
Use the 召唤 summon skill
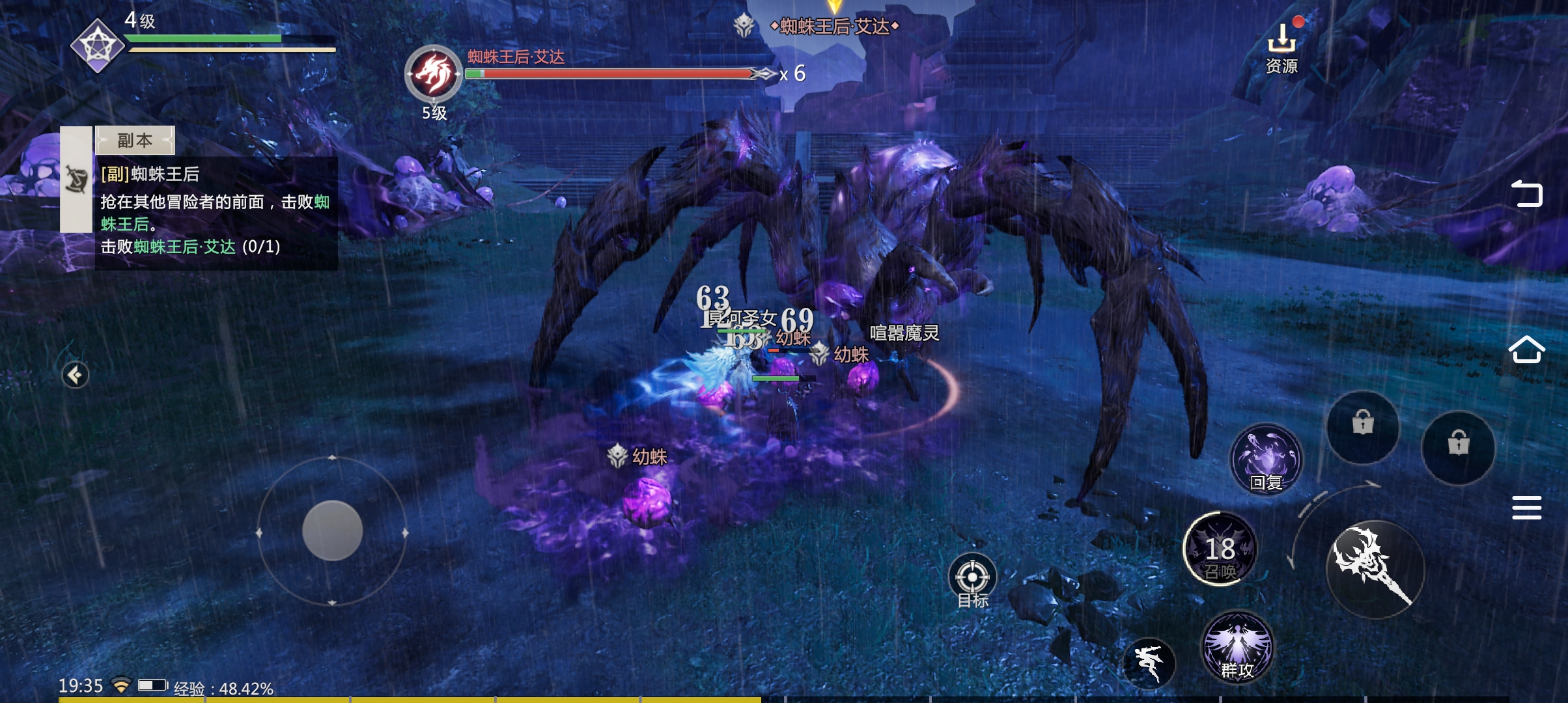1220,549
